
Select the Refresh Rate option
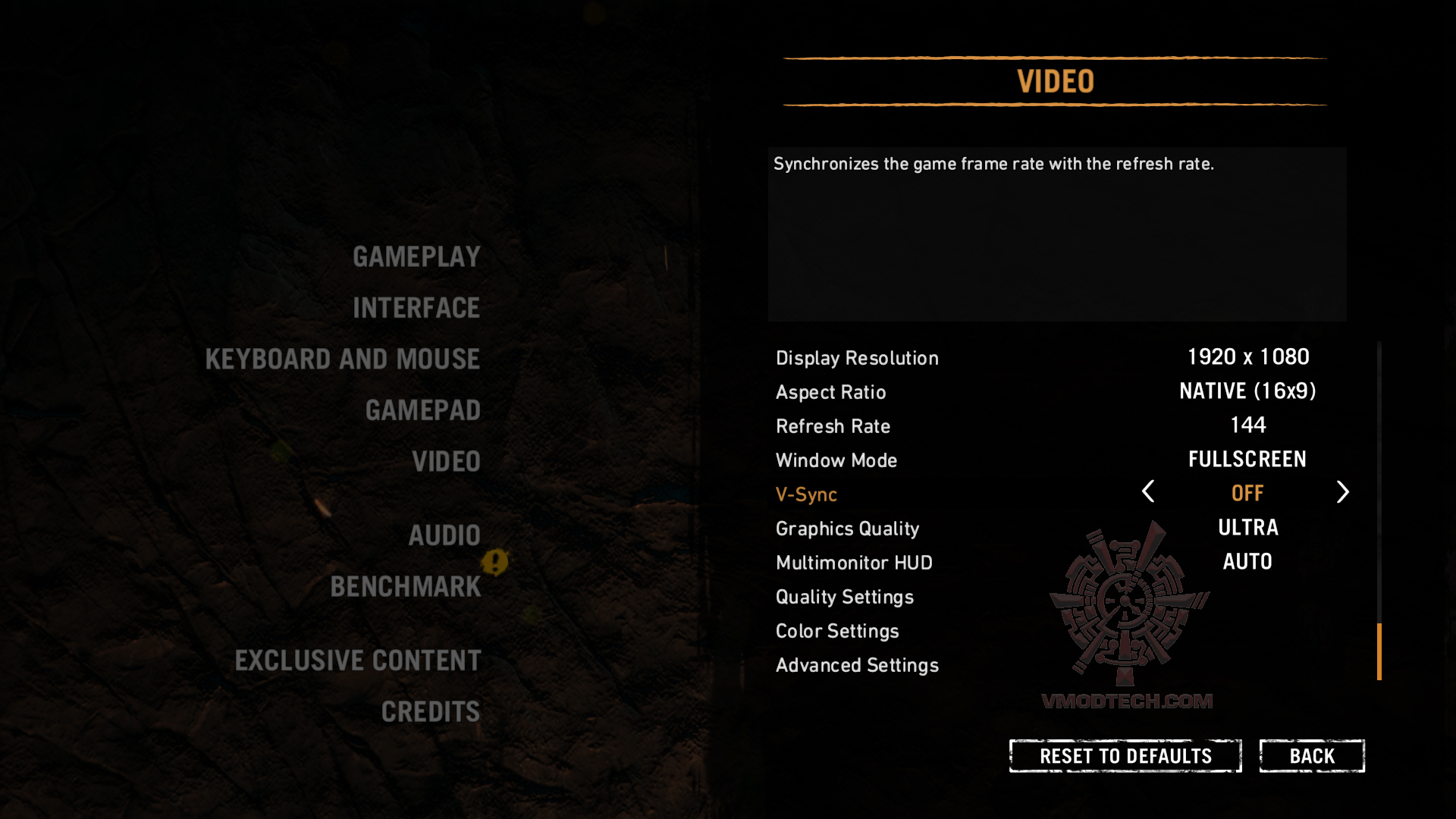click(x=833, y=426)
